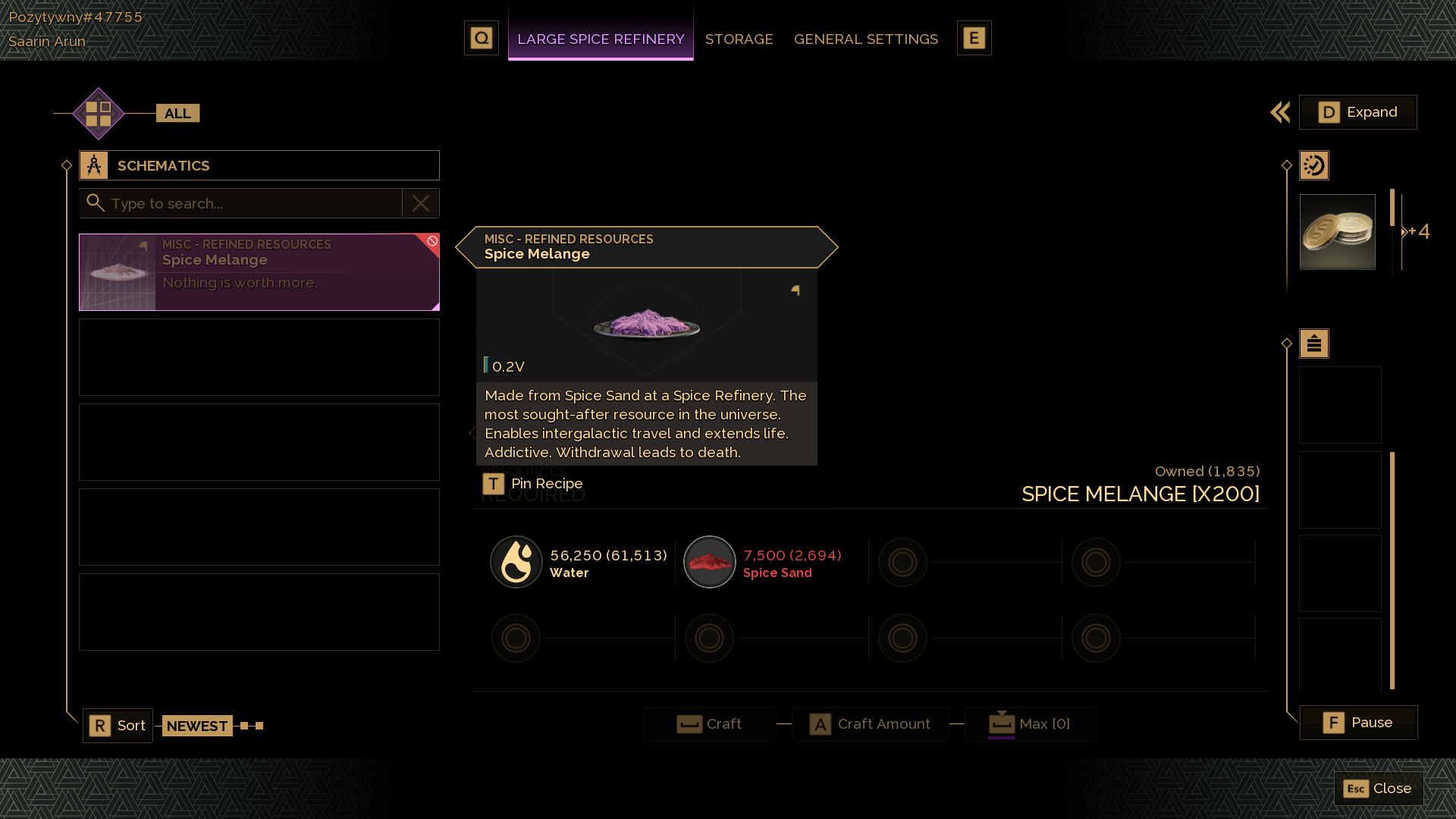Open the output stack icon
This screenshot has width=1456, height=819.
[1314, 344]
